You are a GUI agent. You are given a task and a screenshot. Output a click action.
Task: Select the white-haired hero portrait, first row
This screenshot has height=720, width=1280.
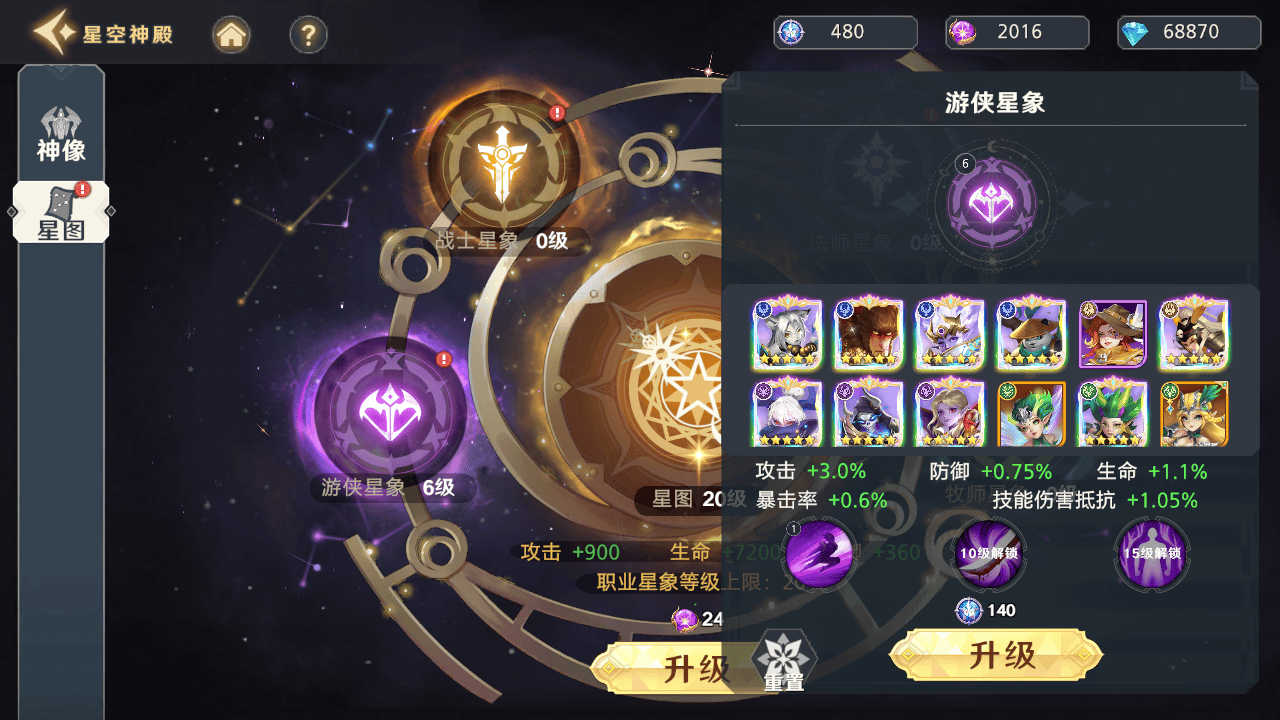pyautogui.click(x=786, y=332)
